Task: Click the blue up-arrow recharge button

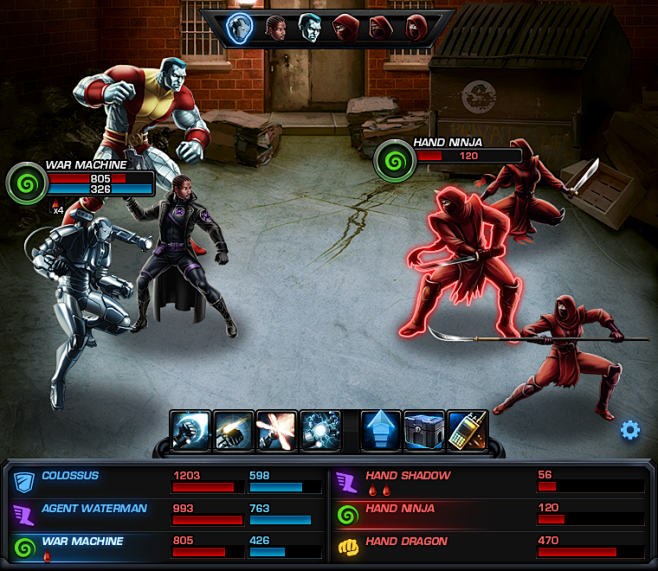Action: [x=380, y=430]
